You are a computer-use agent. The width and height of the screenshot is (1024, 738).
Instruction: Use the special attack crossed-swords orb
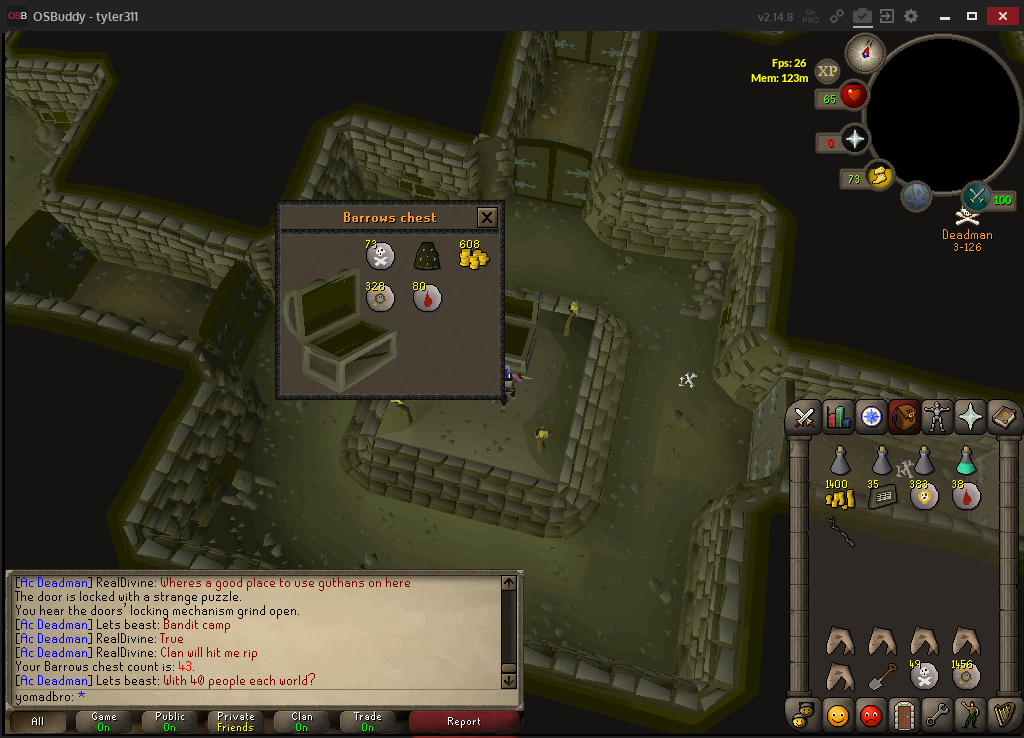(976, 196)
